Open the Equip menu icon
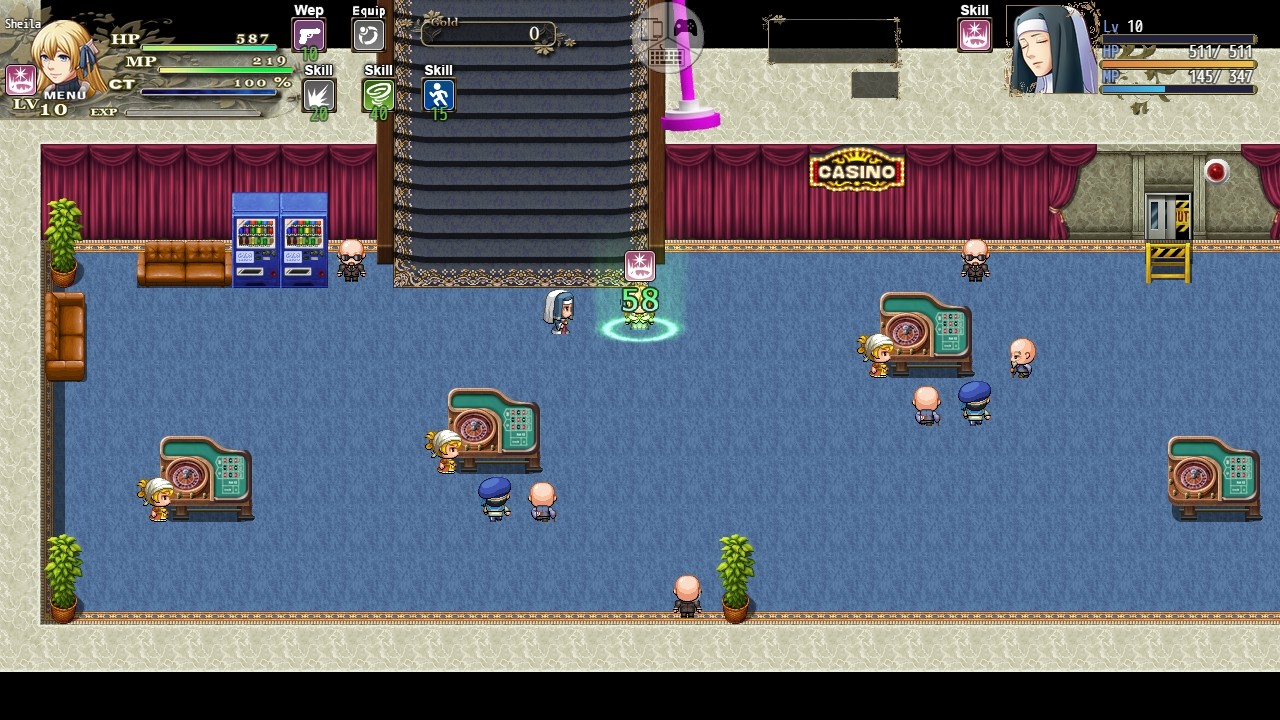 pyautogui.click(x=367, y=33)
